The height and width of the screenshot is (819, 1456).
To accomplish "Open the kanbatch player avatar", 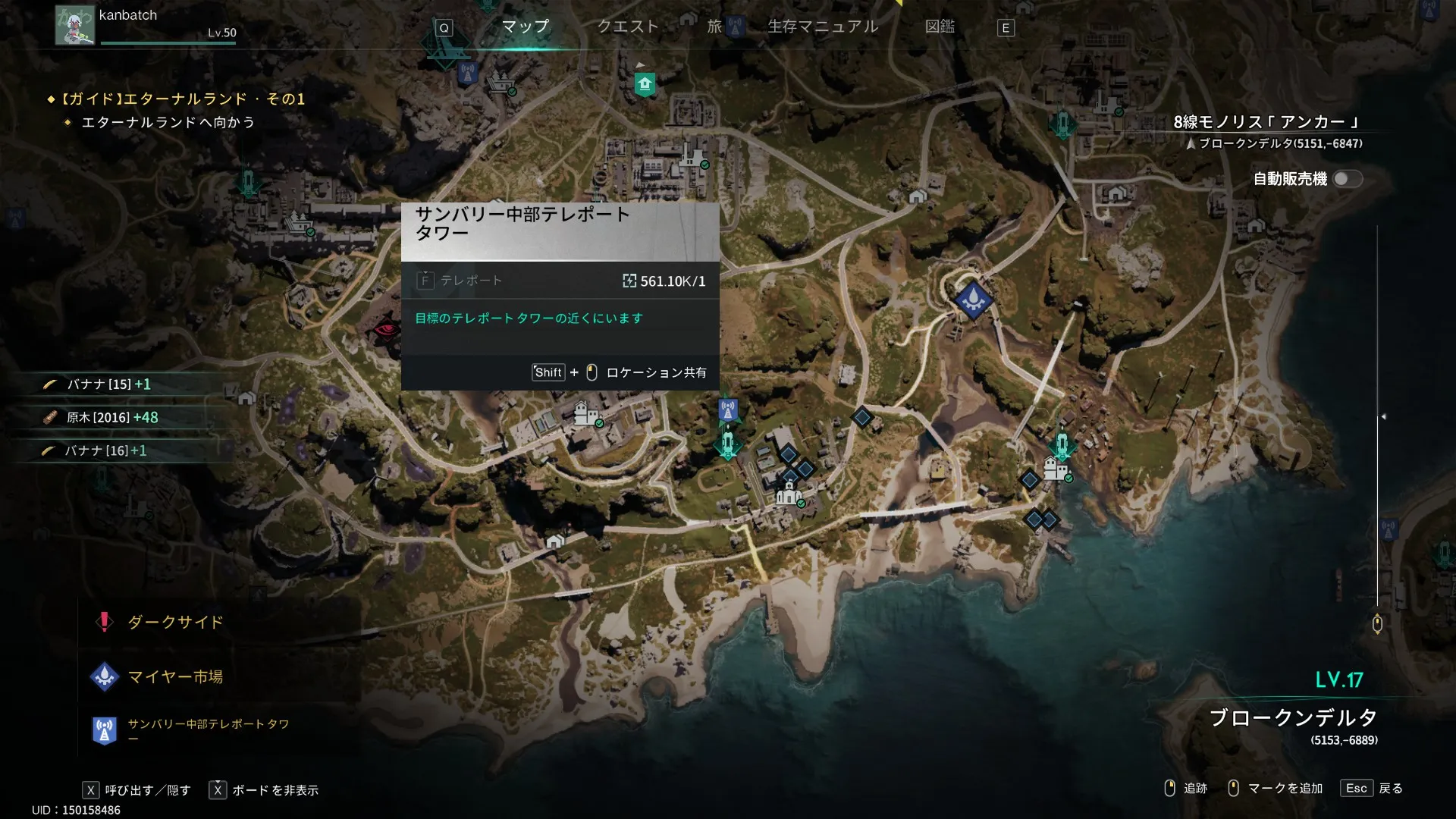I will (x=74, y=25).
